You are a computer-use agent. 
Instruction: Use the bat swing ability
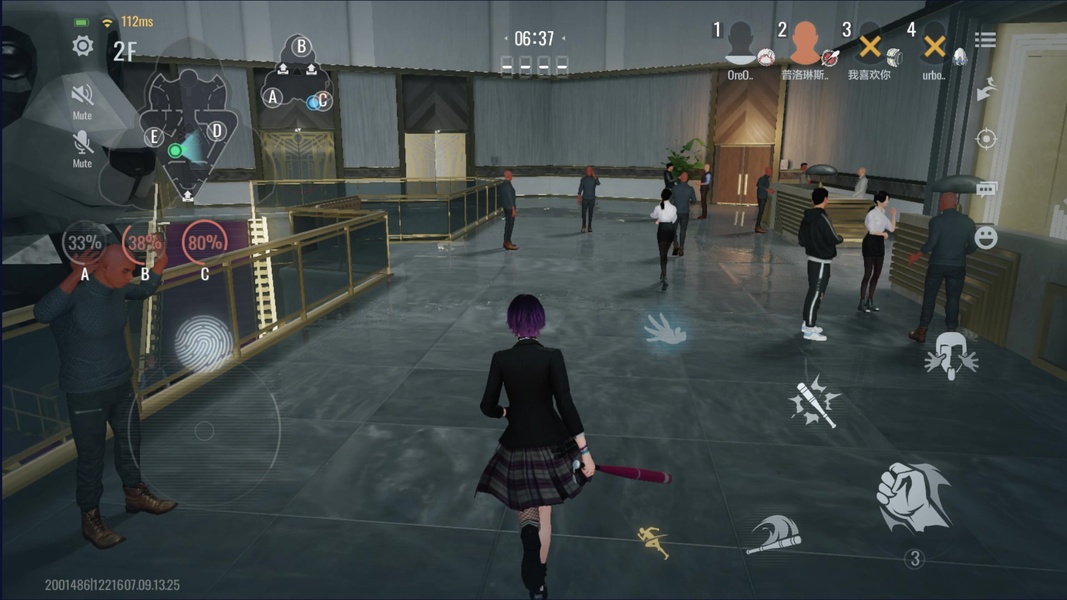774,534
